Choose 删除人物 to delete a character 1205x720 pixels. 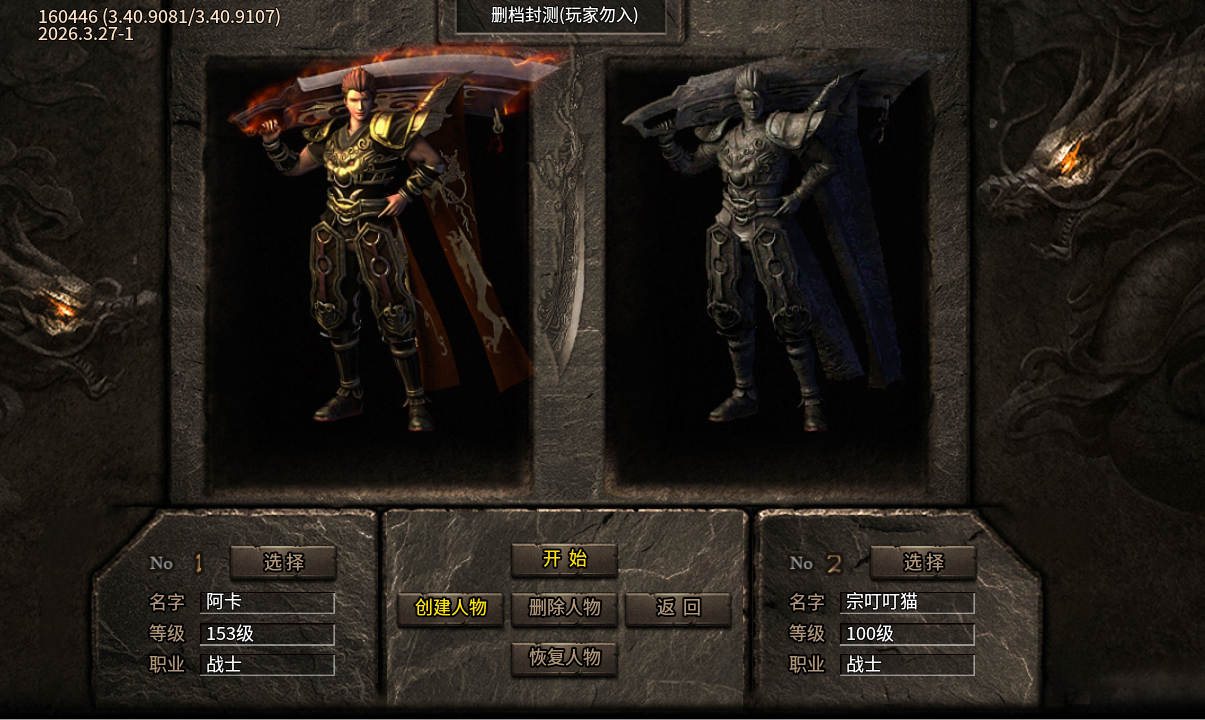[x=564, y=608]
